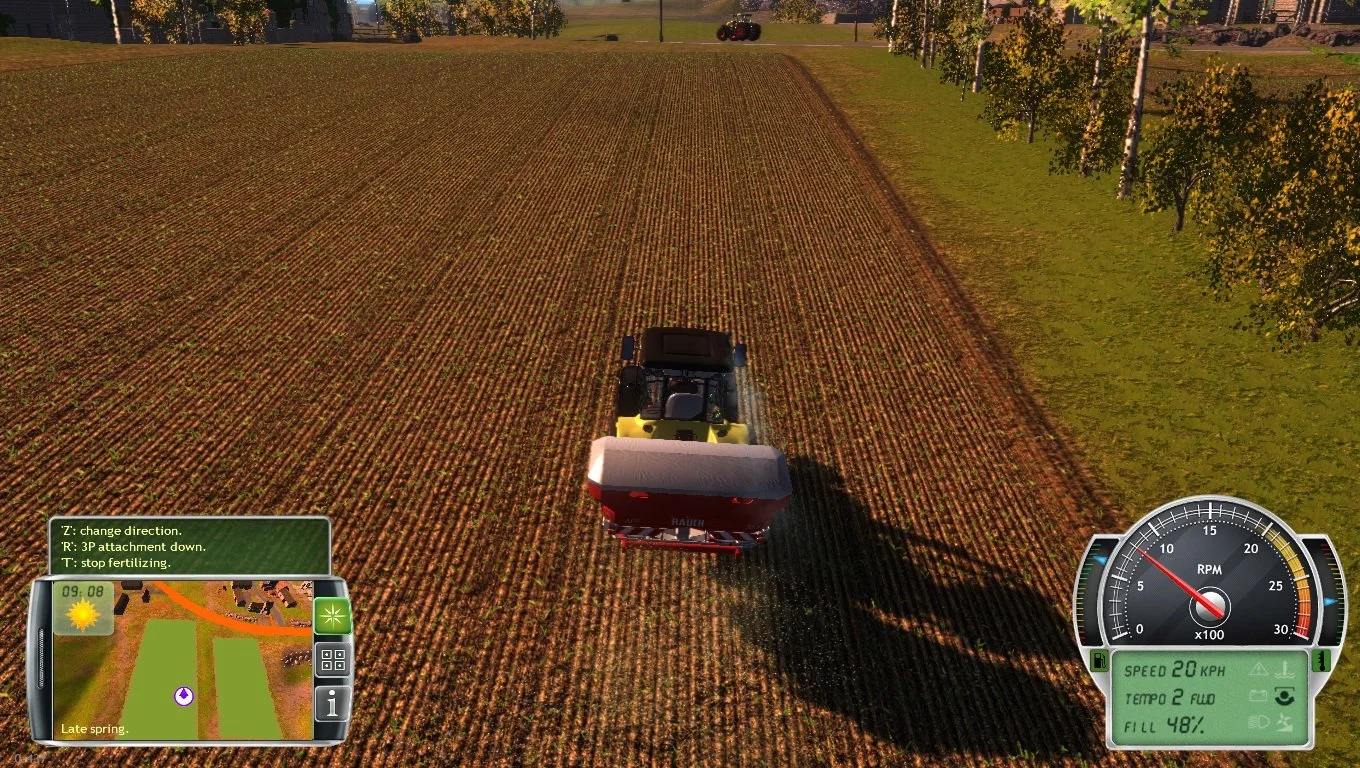Viewport: 1360px width, 768px height.
Task: Open the four-square grid menu on the phone
Action: coord(333,660)
